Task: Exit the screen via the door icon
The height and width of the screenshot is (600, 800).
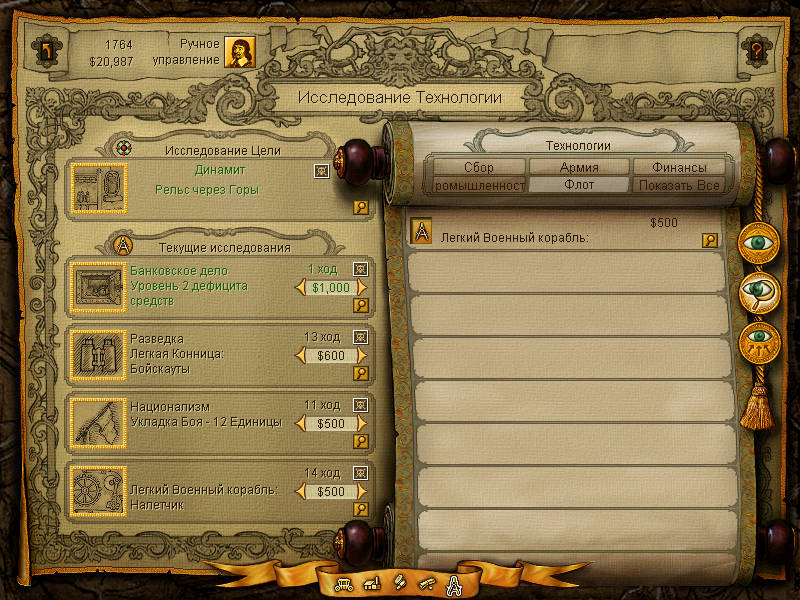Action: 44,49
